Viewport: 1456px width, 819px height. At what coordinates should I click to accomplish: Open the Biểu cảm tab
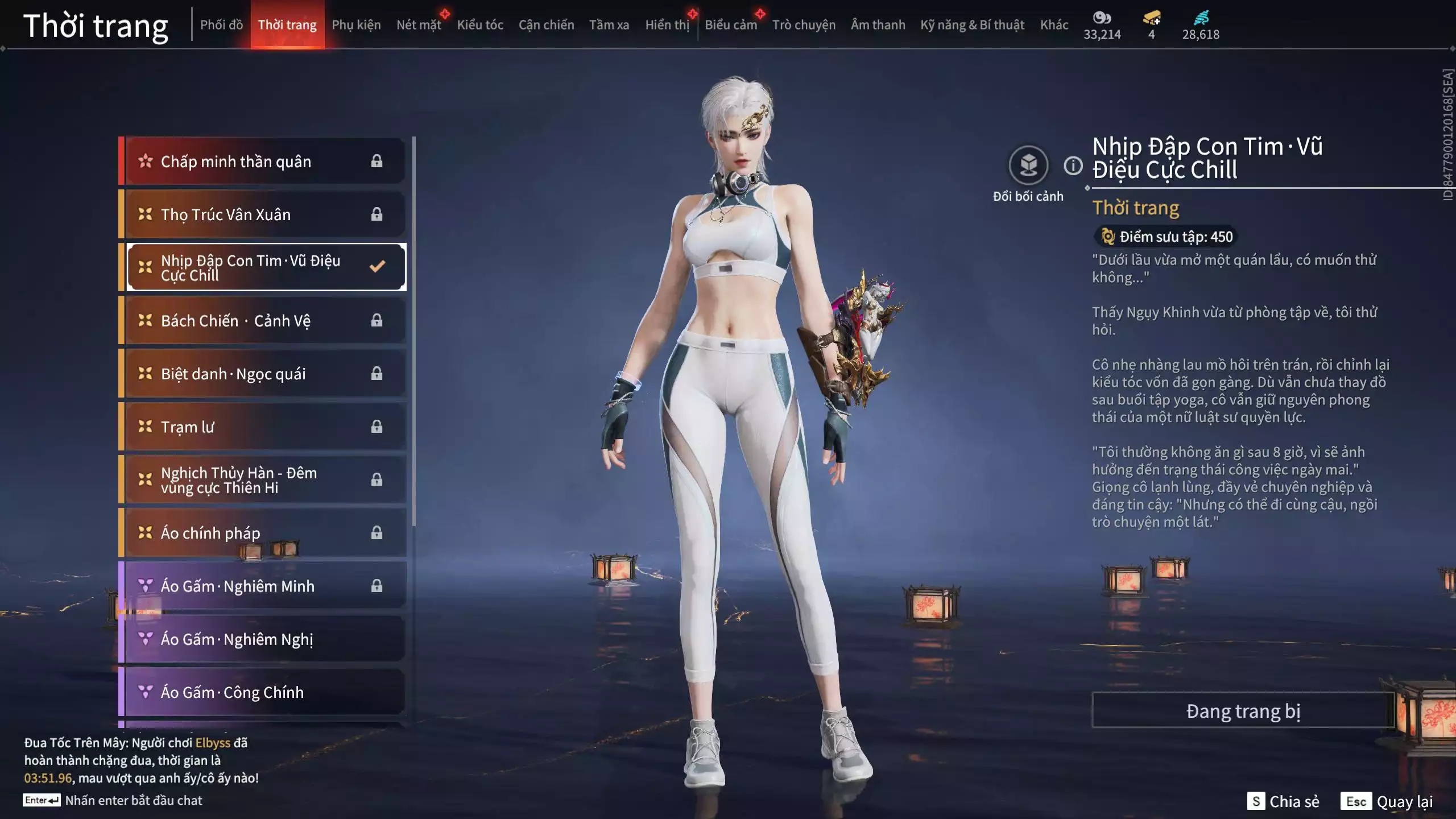tap(730, 25)
